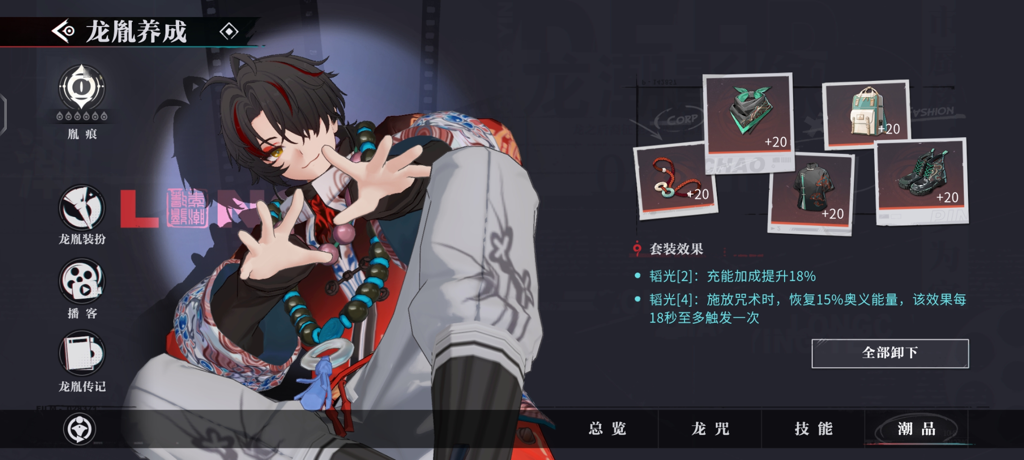Select the green boots equipment slot

[x=919, y=176]
